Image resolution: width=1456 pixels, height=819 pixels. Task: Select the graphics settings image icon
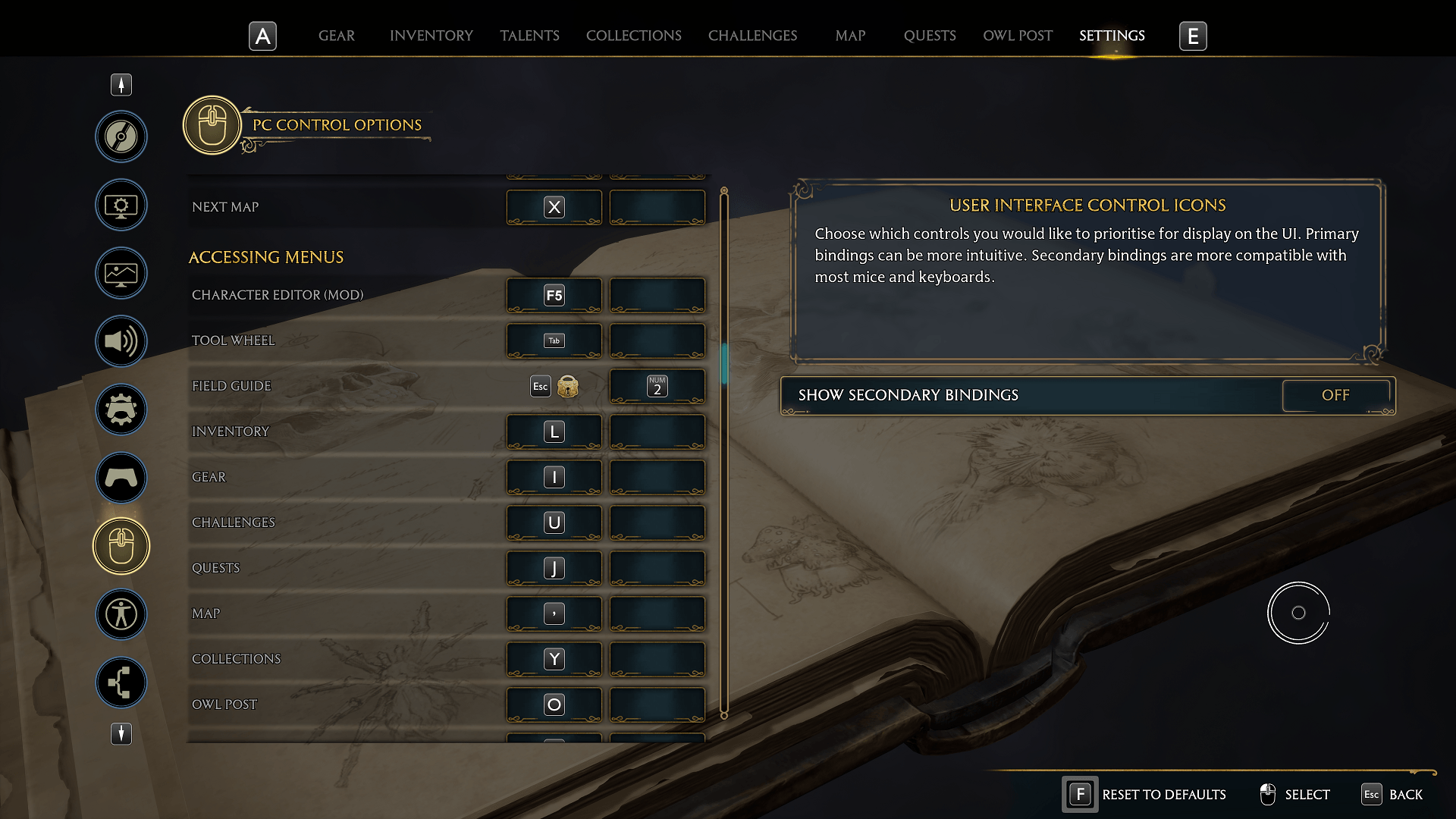pos(121,273)
